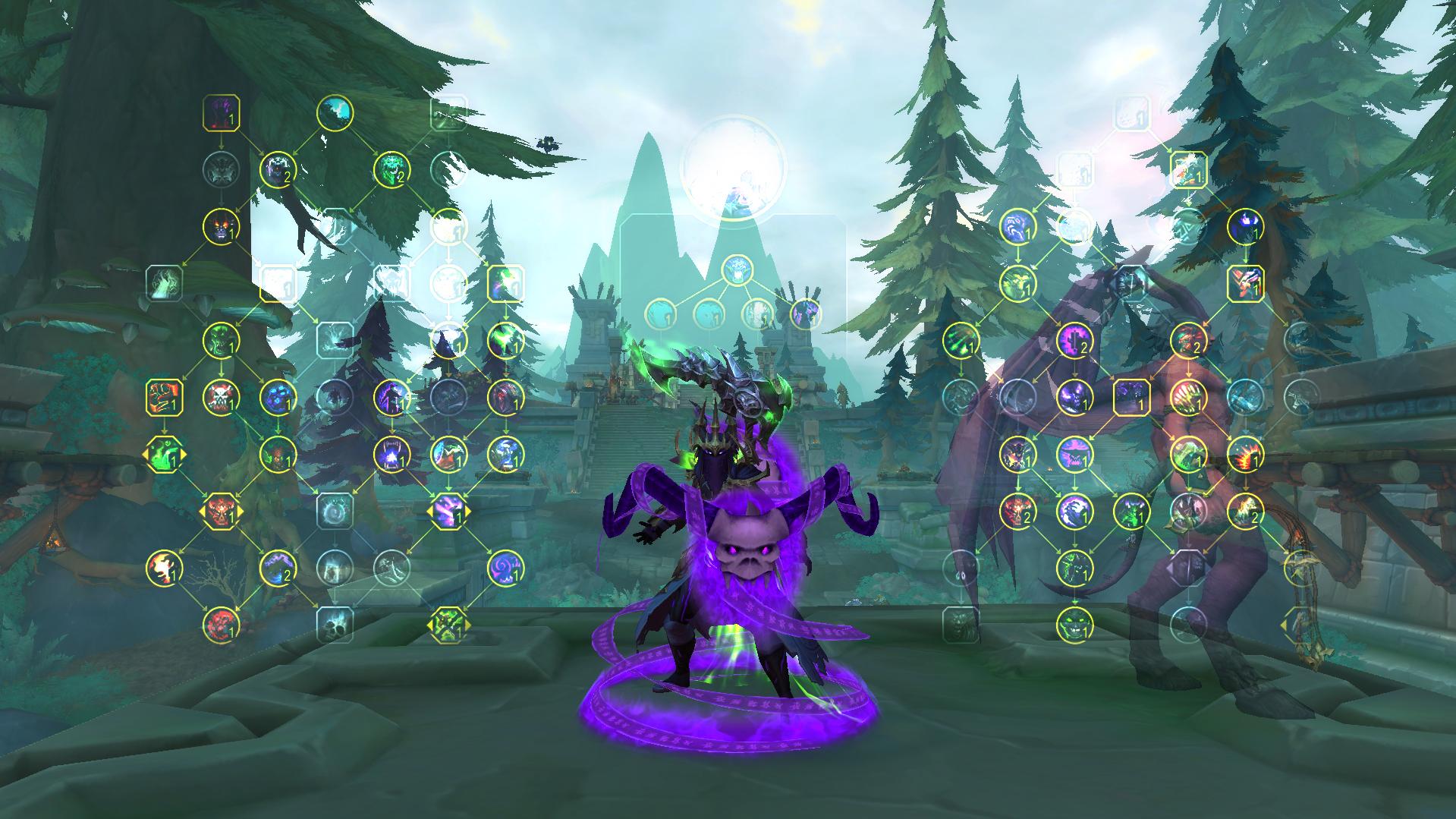
Task: Click the grinning green imp talent in the spec tree
Action: point(1075,625)
